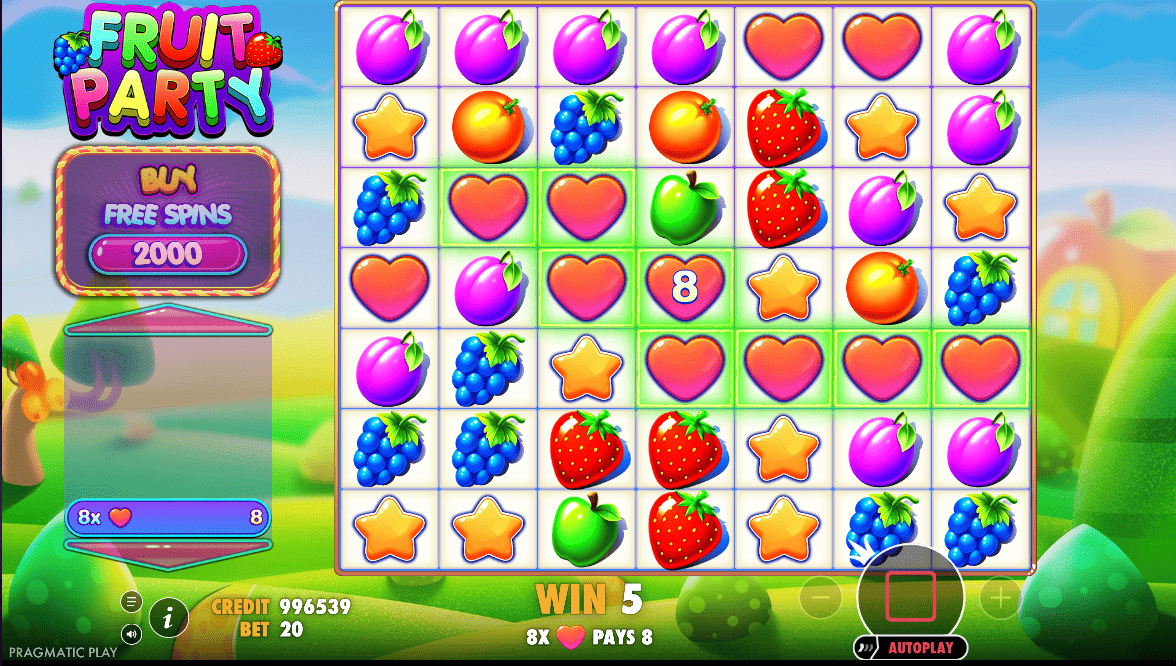Open the game info paytable

tap(169, 619)
